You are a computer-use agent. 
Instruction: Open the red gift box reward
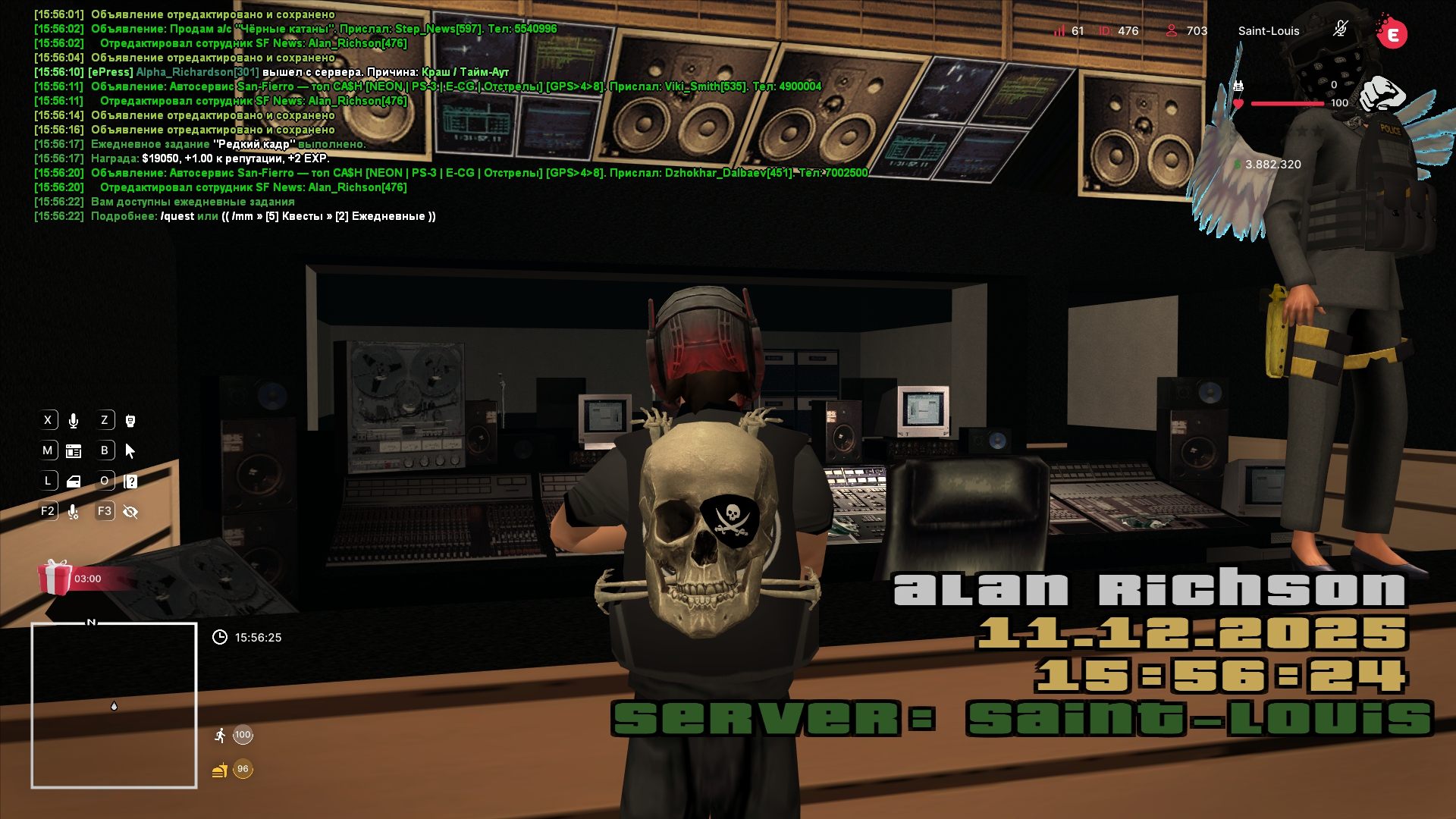[55, 578]
